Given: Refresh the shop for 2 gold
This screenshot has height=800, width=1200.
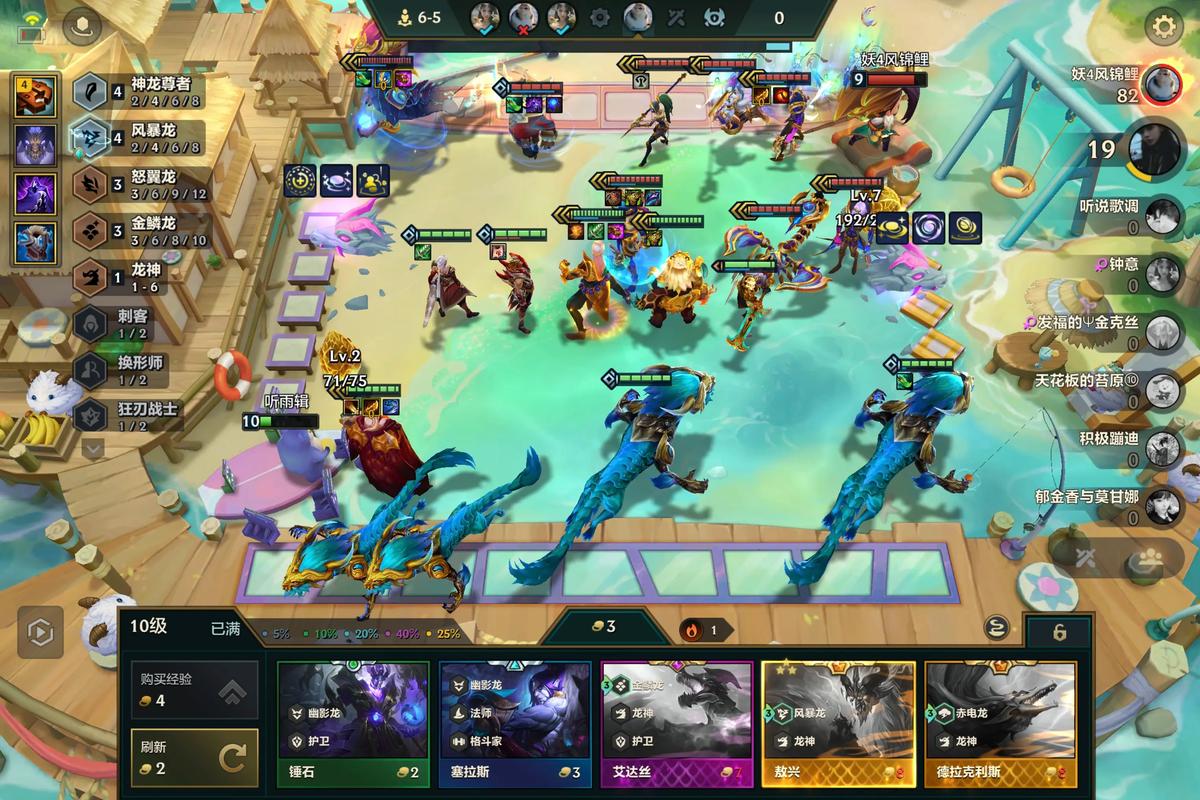Looking at the screenshot, I should click(x=194, y=758).
